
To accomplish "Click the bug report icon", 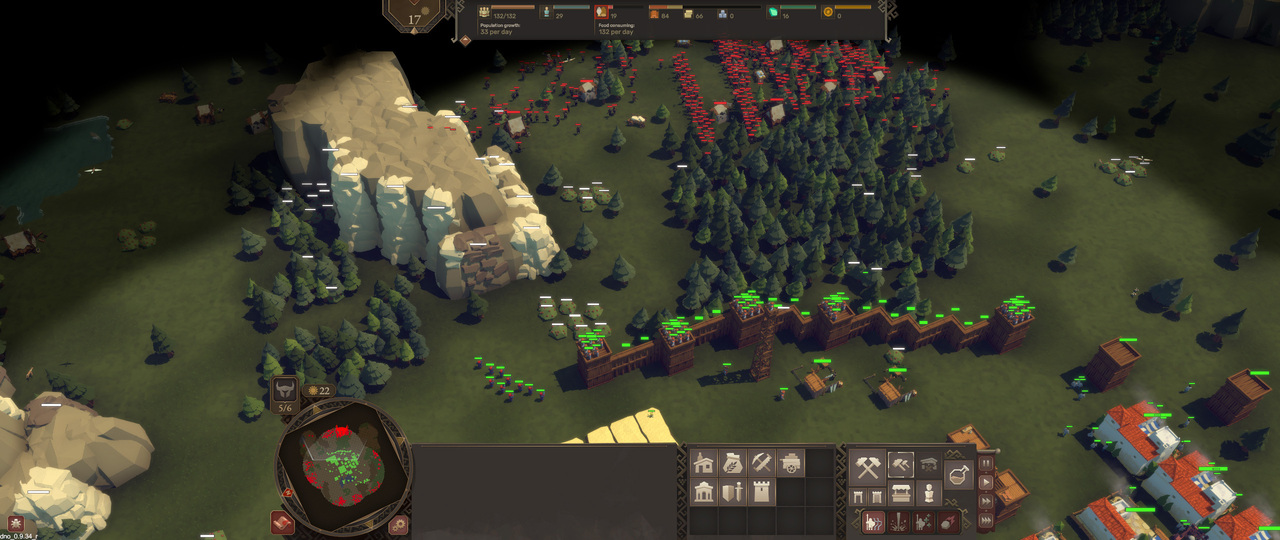I will coord(16,523).
